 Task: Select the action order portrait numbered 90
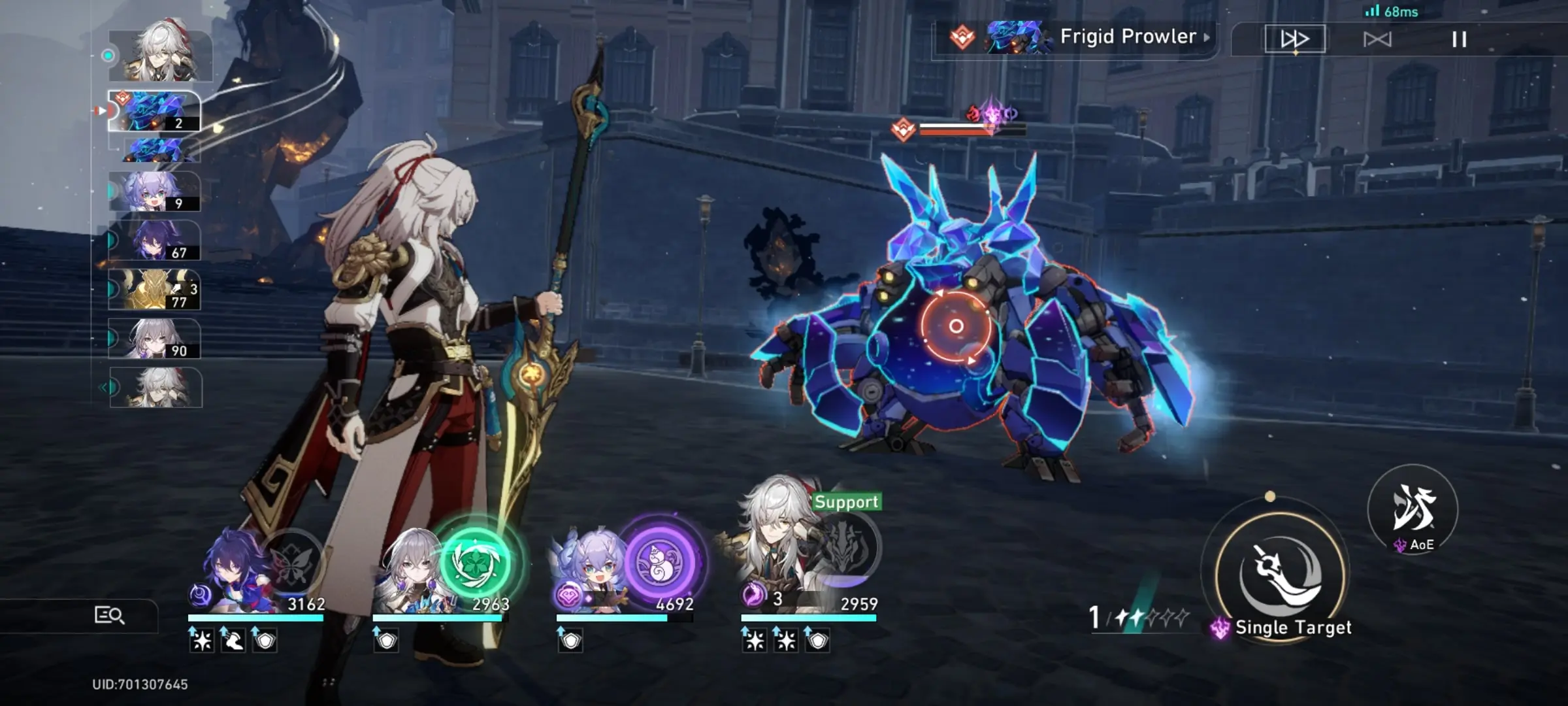pos(155,339)
